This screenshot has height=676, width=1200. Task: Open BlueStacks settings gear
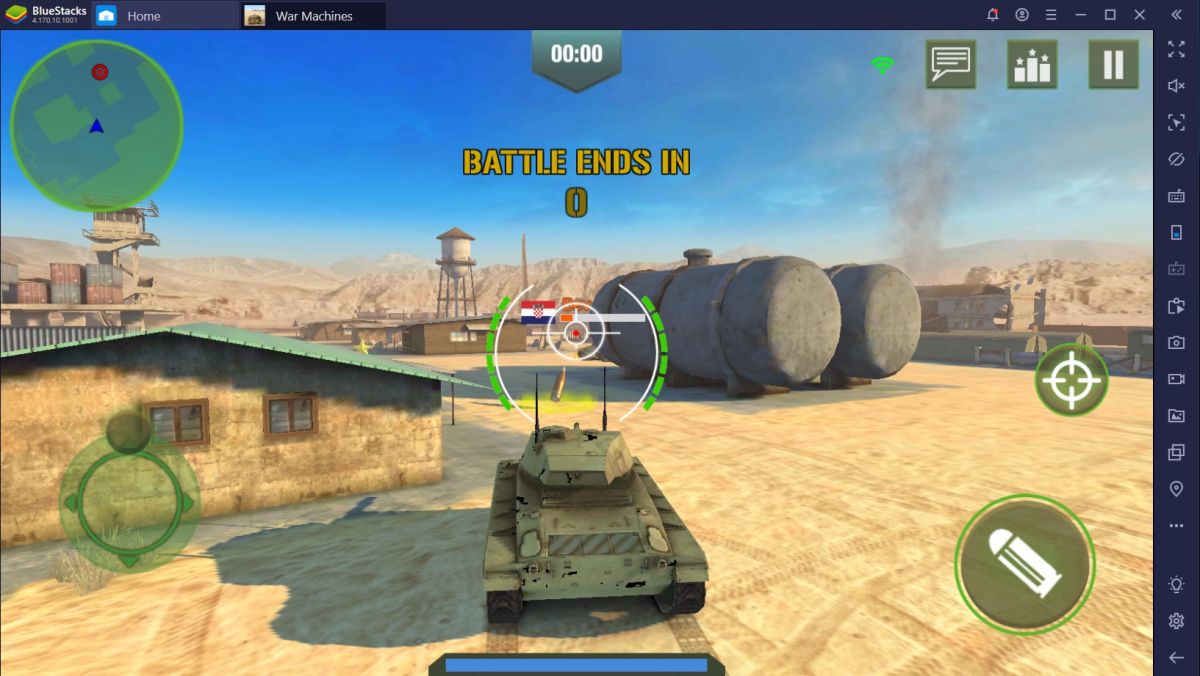1176,621
